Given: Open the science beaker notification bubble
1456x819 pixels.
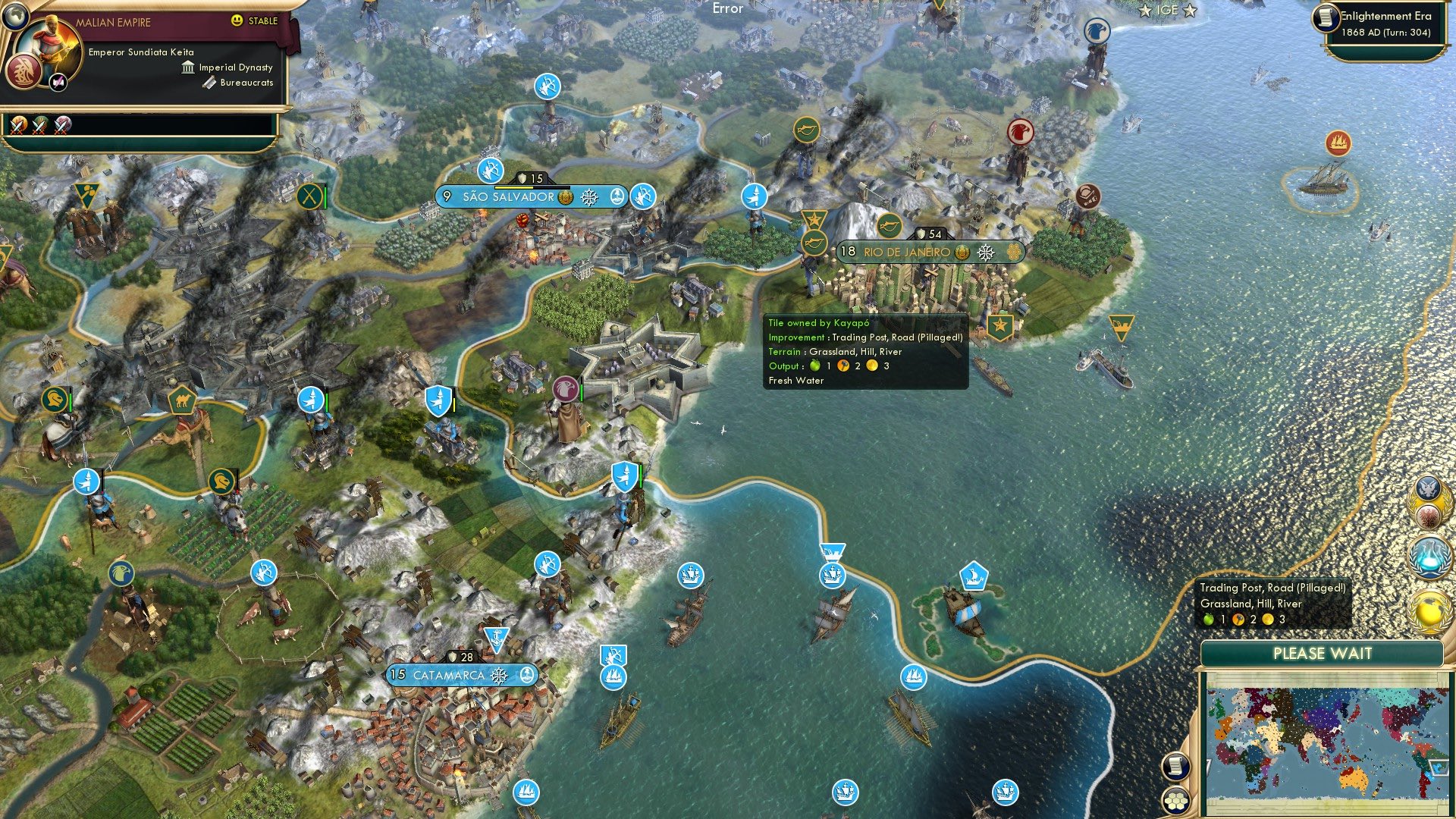Looking at the screenshot, I should tap(1429, 556).
